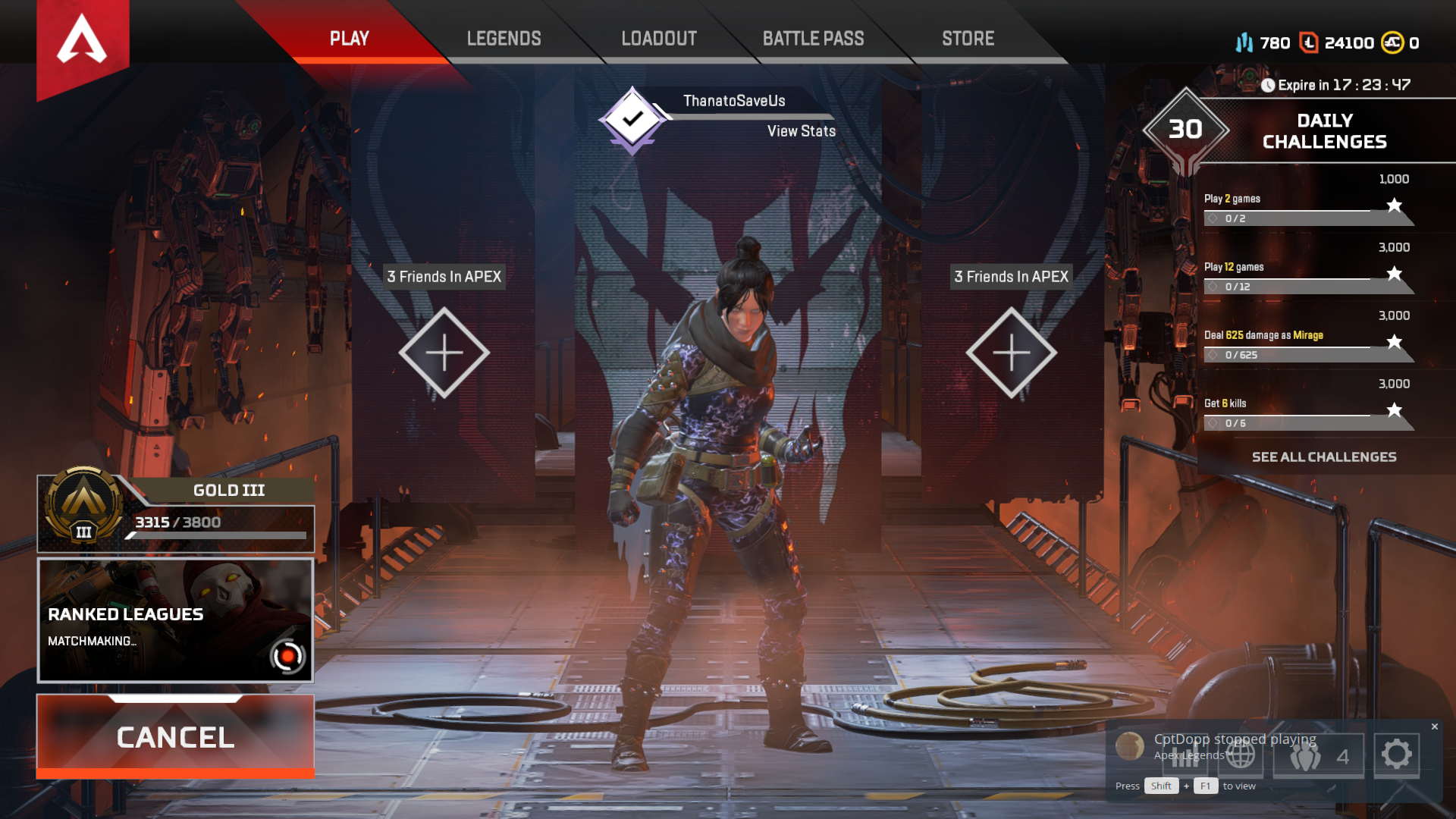Open the Daily Challenges header
Viewport: 1456px width, 819px height.
tap(1323, 131)
